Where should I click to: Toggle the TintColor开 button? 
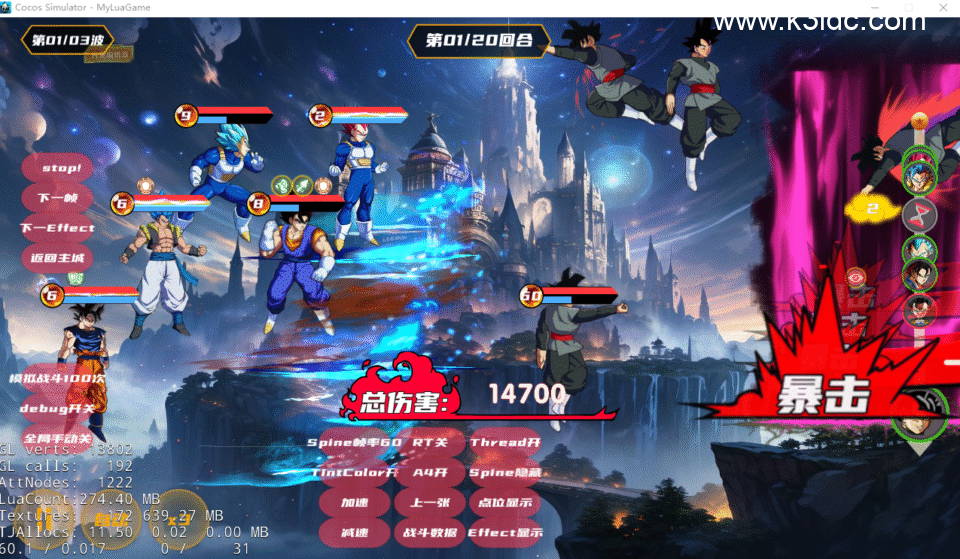coord(354,472)
